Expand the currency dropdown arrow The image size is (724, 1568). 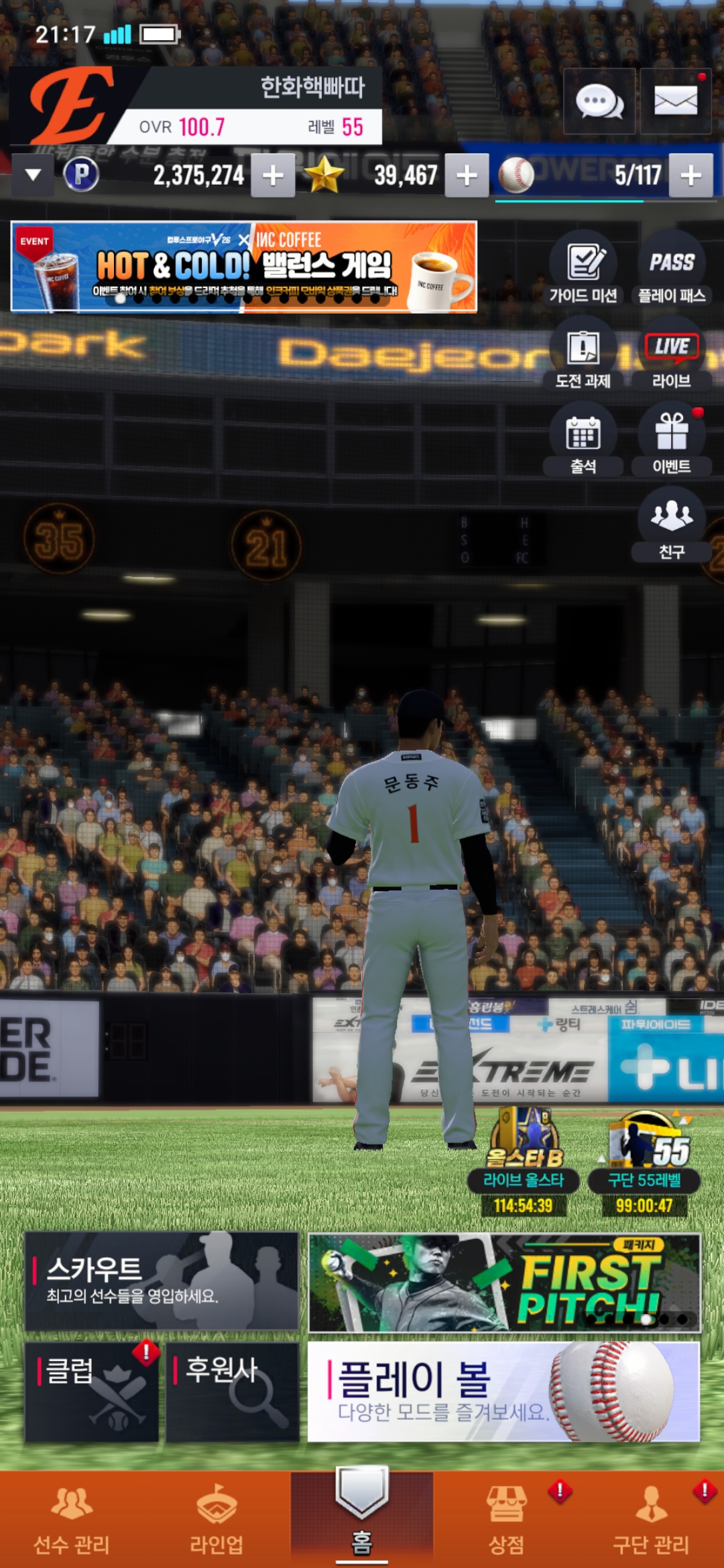point(33,175)
